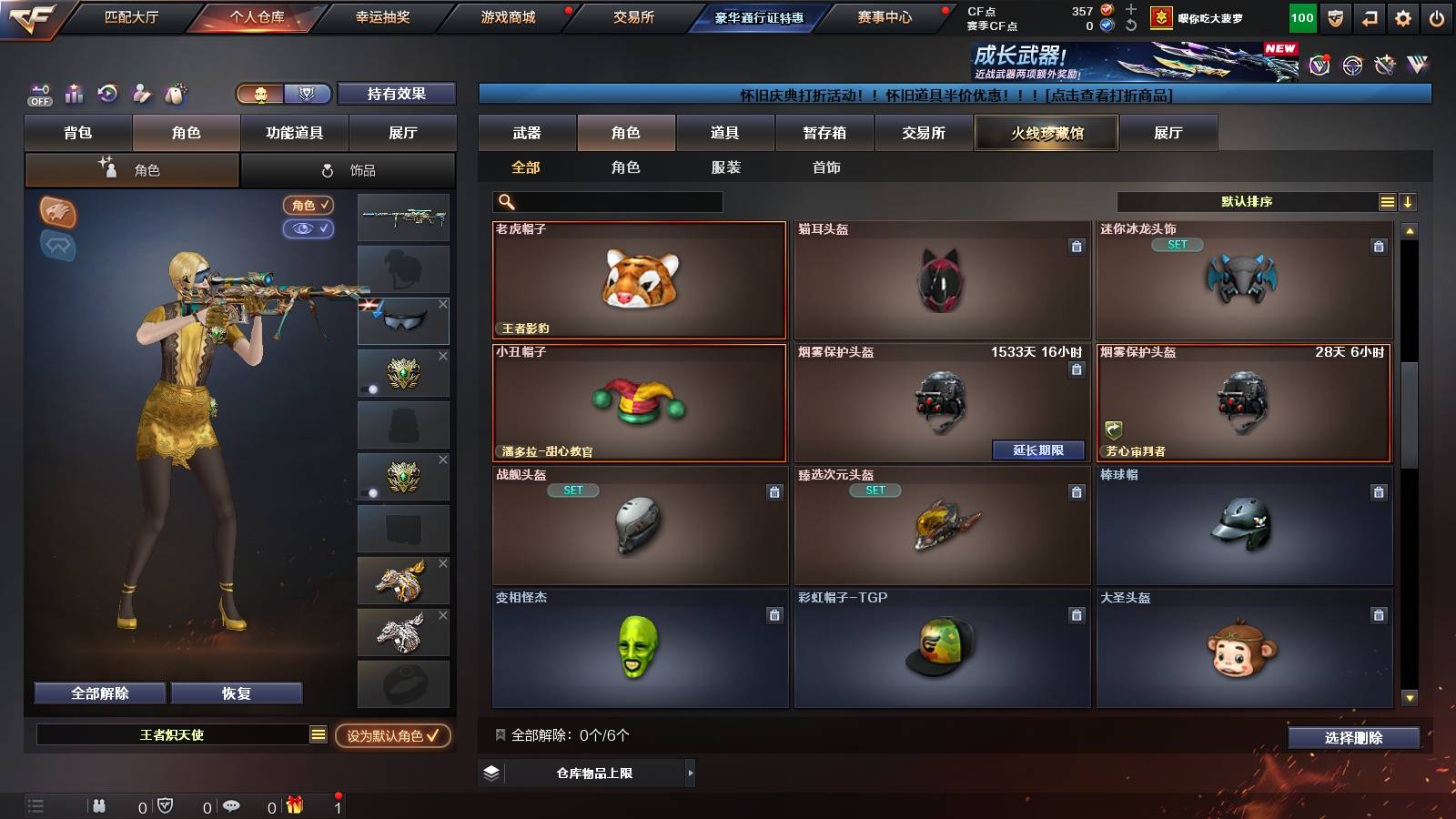Viewport: 1456px width, 819px height.
Task: Click 延长期限 on the 烟雾保护头盔 item
Action: click(x=1039, y=450)
